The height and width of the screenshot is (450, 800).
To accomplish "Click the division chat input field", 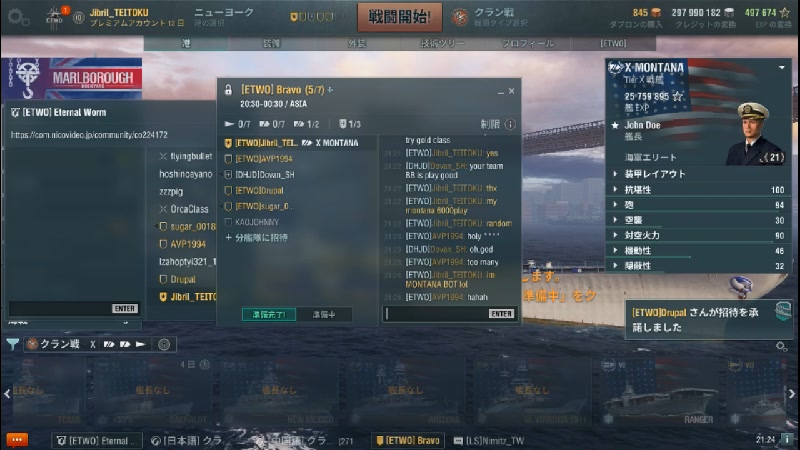I will tap(435, 313).
